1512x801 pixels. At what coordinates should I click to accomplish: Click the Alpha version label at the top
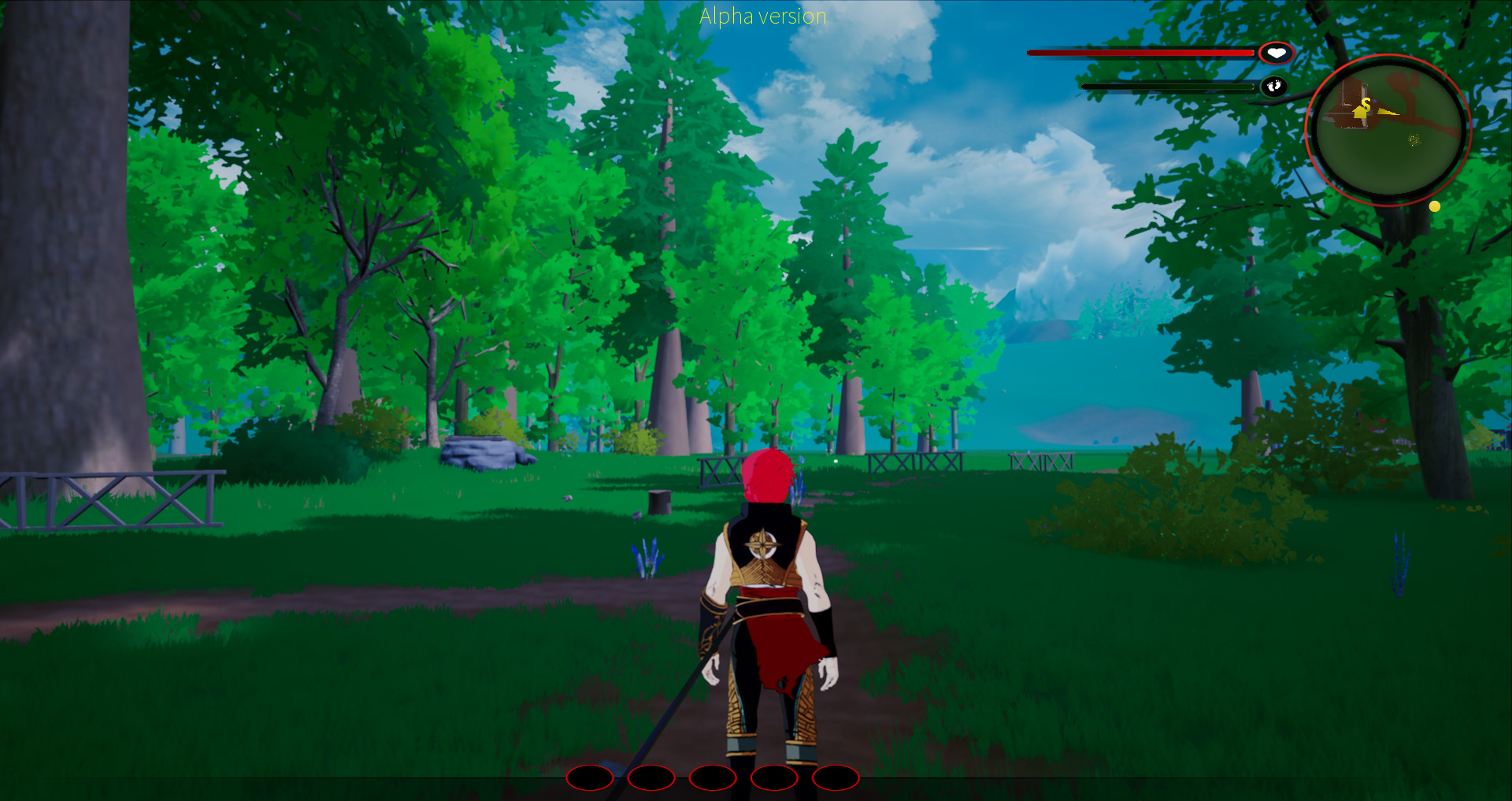(x=762, y=16)
